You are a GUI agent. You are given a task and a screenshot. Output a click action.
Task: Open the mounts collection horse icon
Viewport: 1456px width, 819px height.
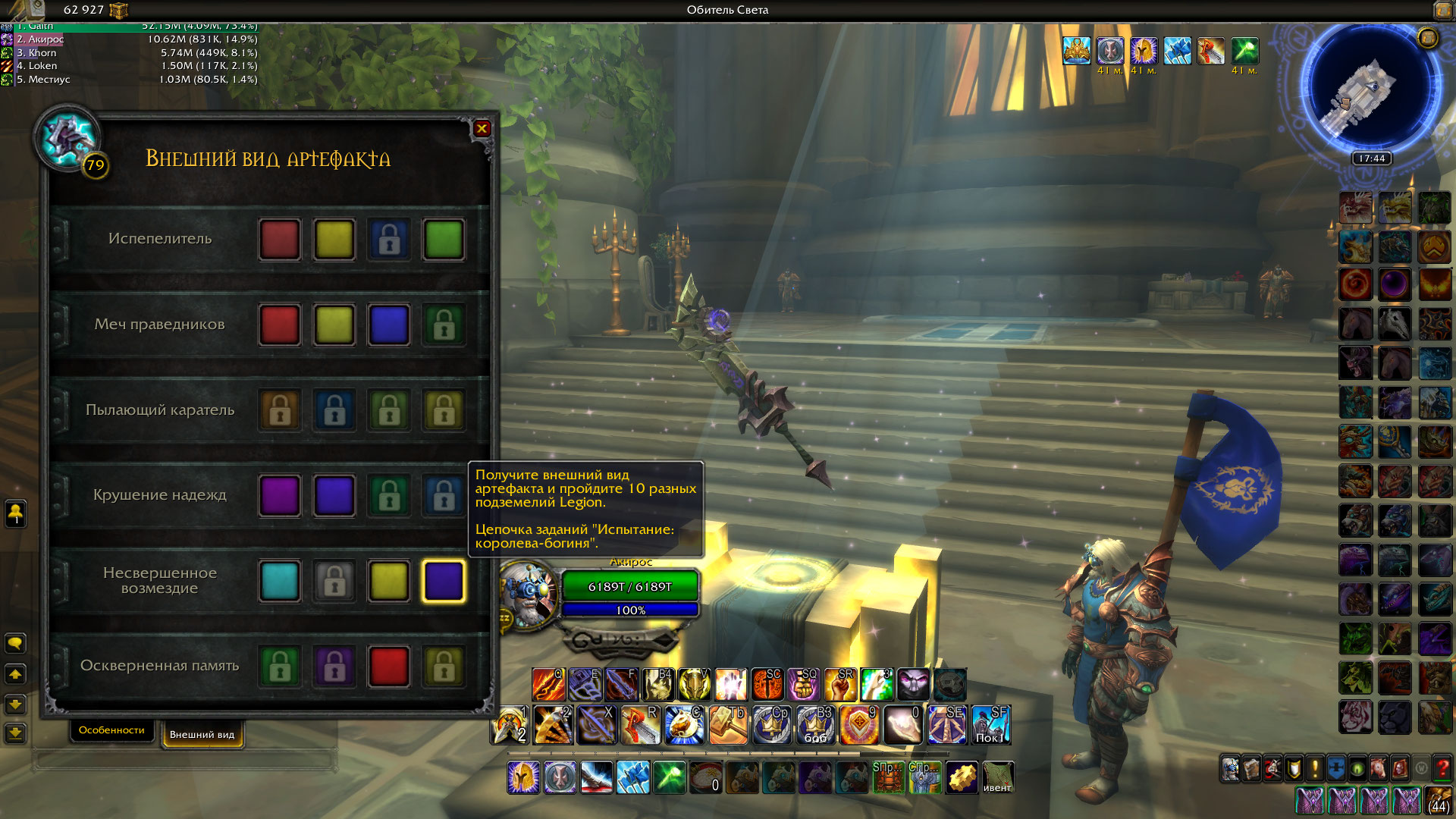[x=1379, y=769]
